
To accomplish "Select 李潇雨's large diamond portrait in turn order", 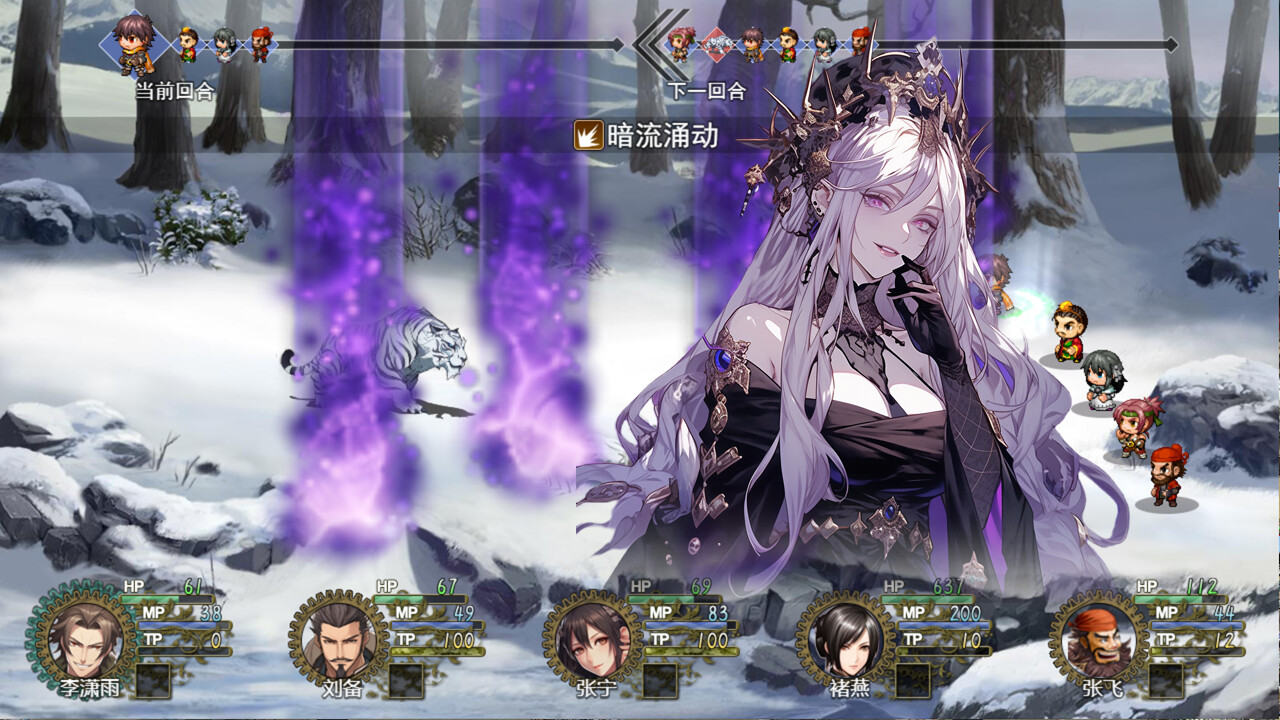I will coord(133,48).
